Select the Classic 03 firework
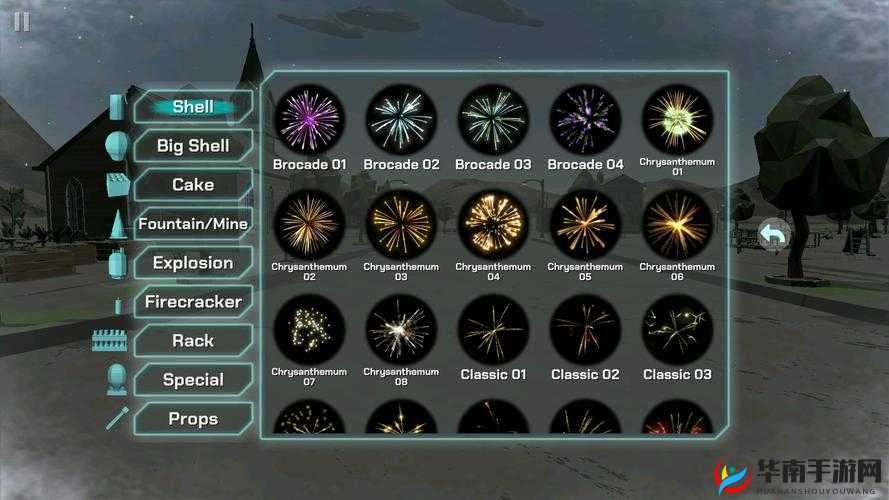The width and height of the screenshot is (889, 500). tap(677, 329)
